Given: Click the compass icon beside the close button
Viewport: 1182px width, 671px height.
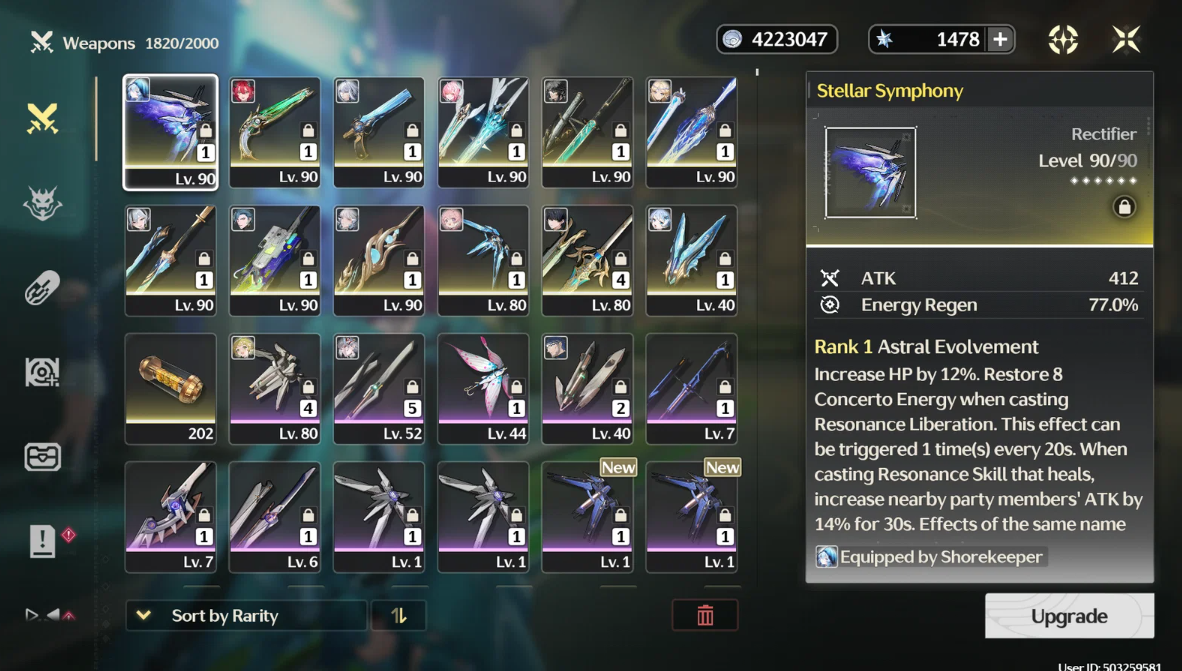Looking at the screenshot, I should (1063, 39).
